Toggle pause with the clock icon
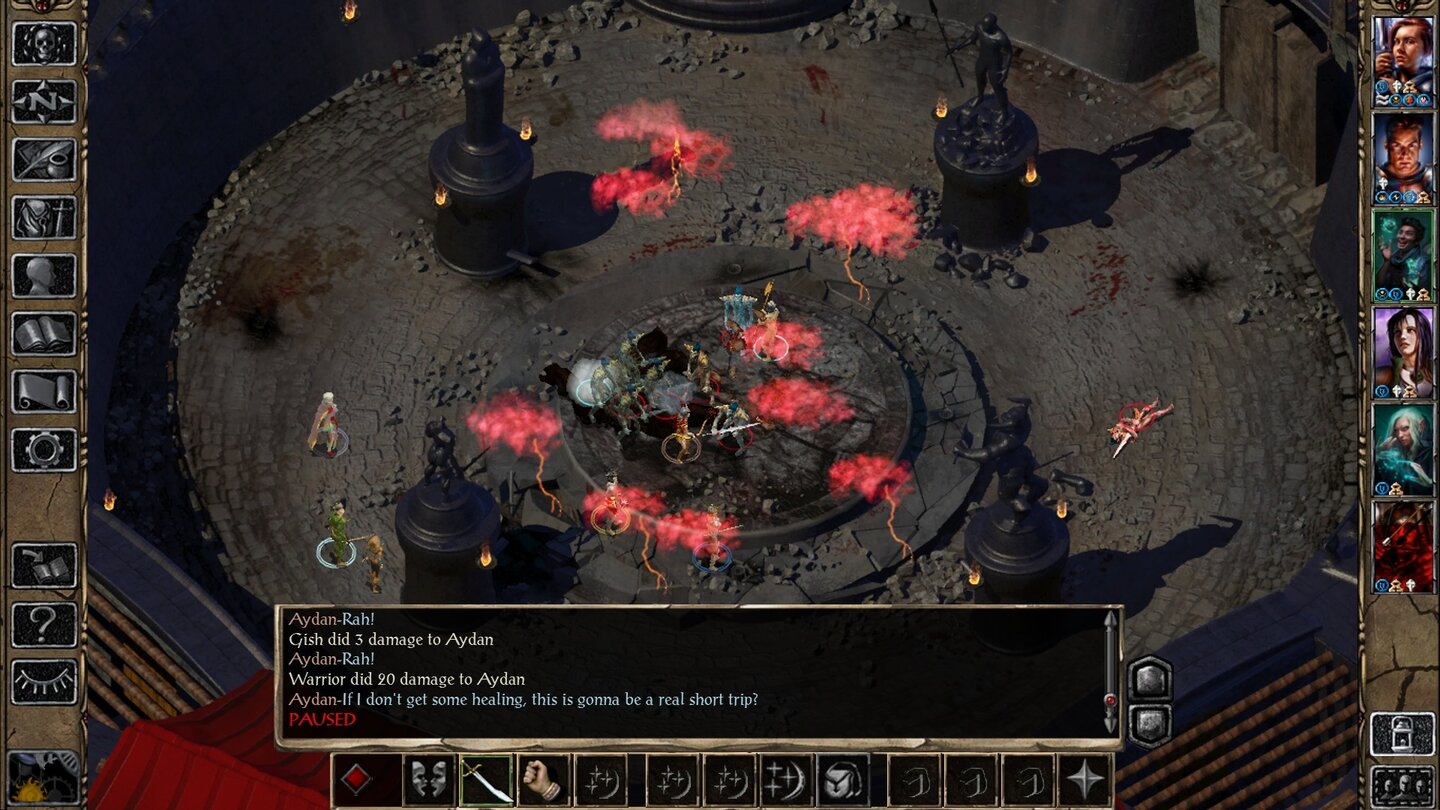This screenshot has height=810, width=1440. 44,777
